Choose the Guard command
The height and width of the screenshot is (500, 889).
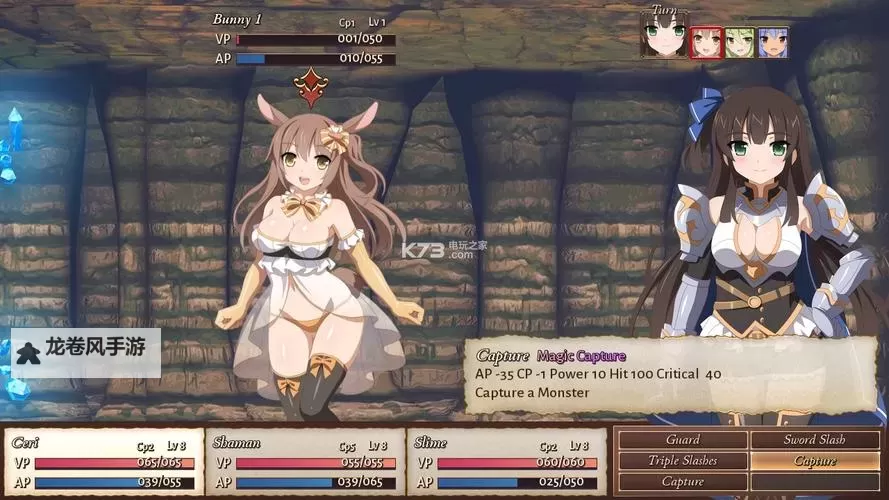[x=682, y=439]
